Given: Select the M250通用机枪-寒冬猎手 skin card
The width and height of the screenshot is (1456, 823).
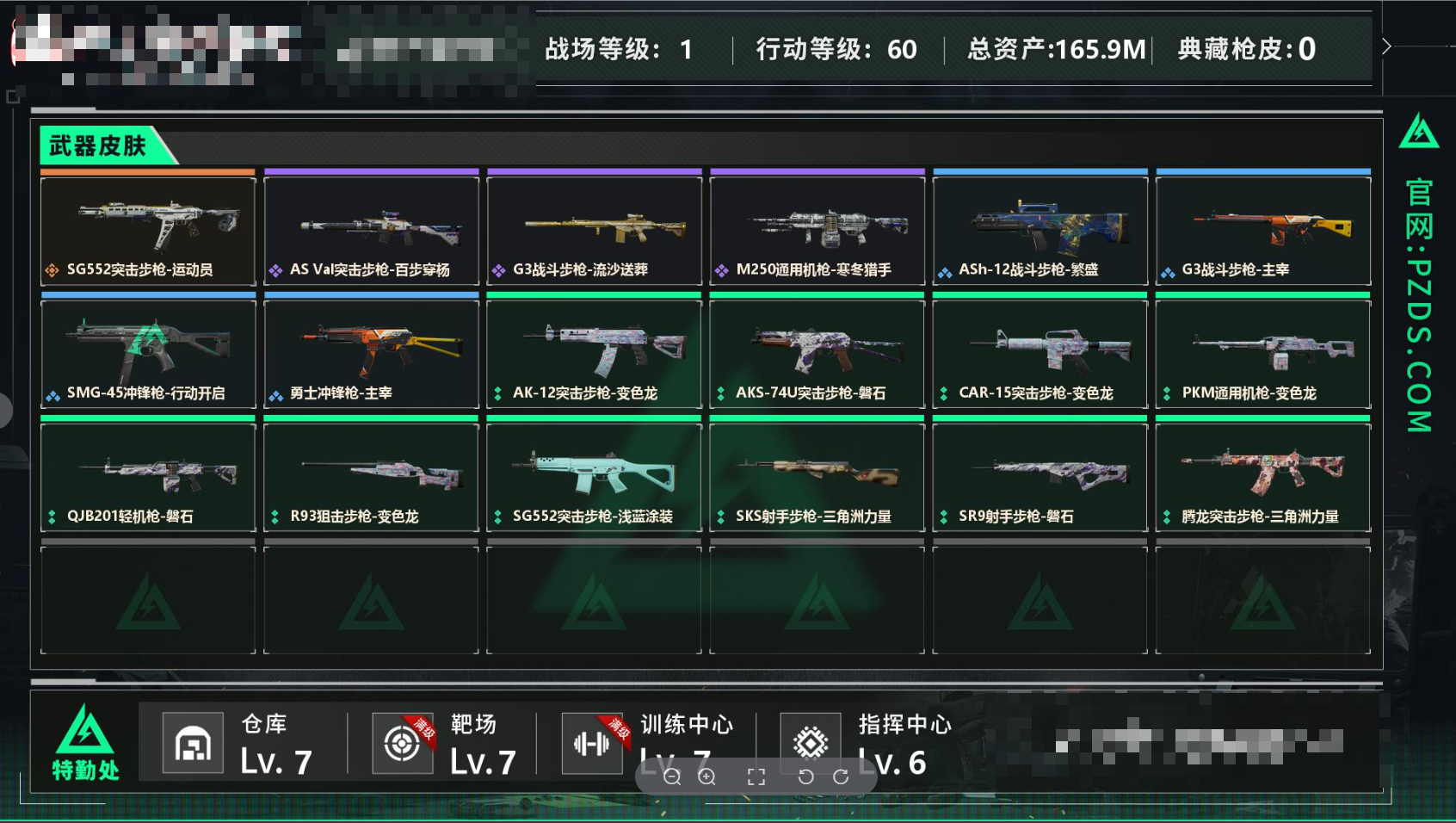Looking at the screenshot, I should (x=817, y=224).
